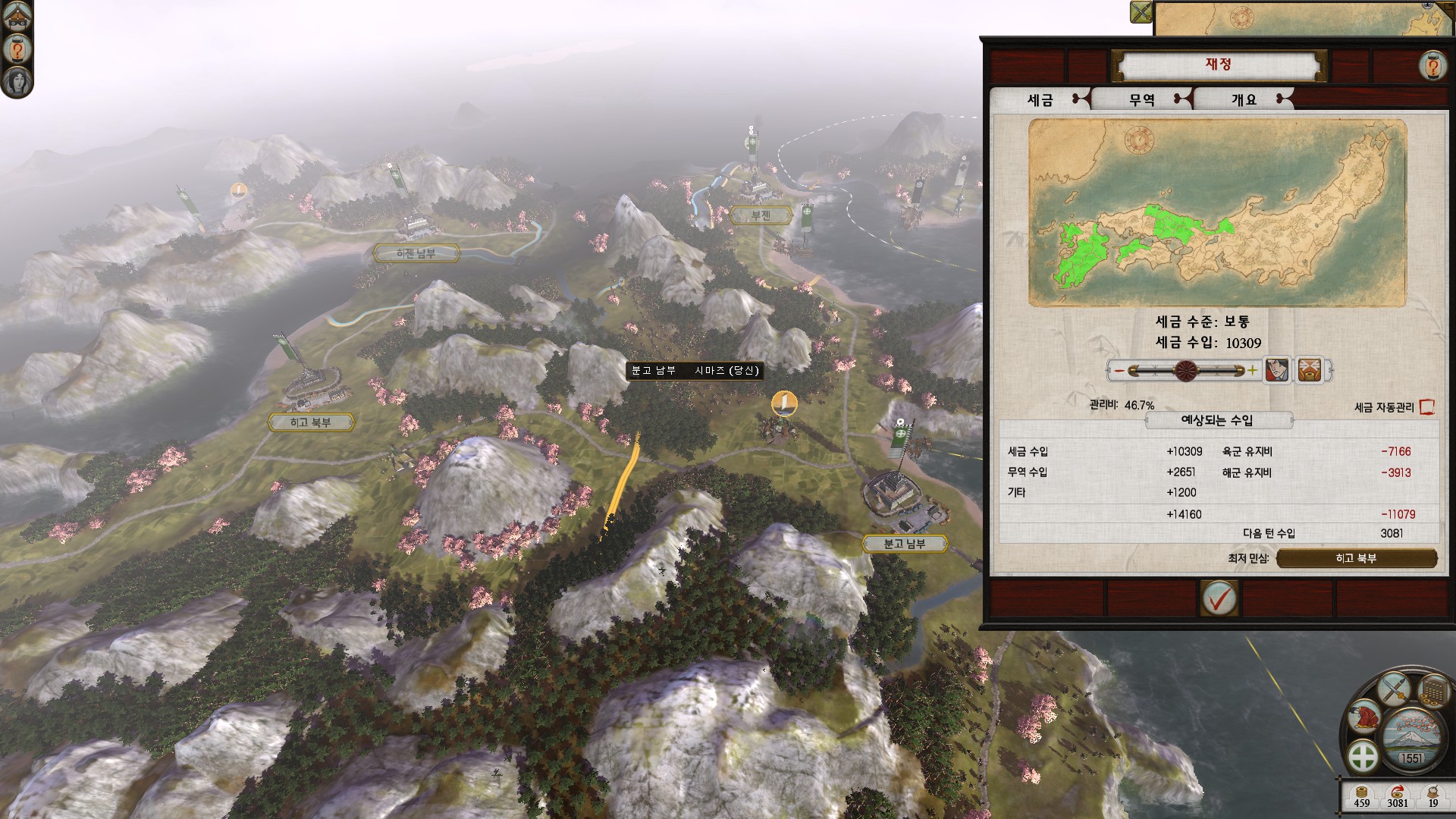The width and height of the screenshot is (1456, 819).
Task: Click the finance panel help lantern icon
Action: [x=1432, y=66]
